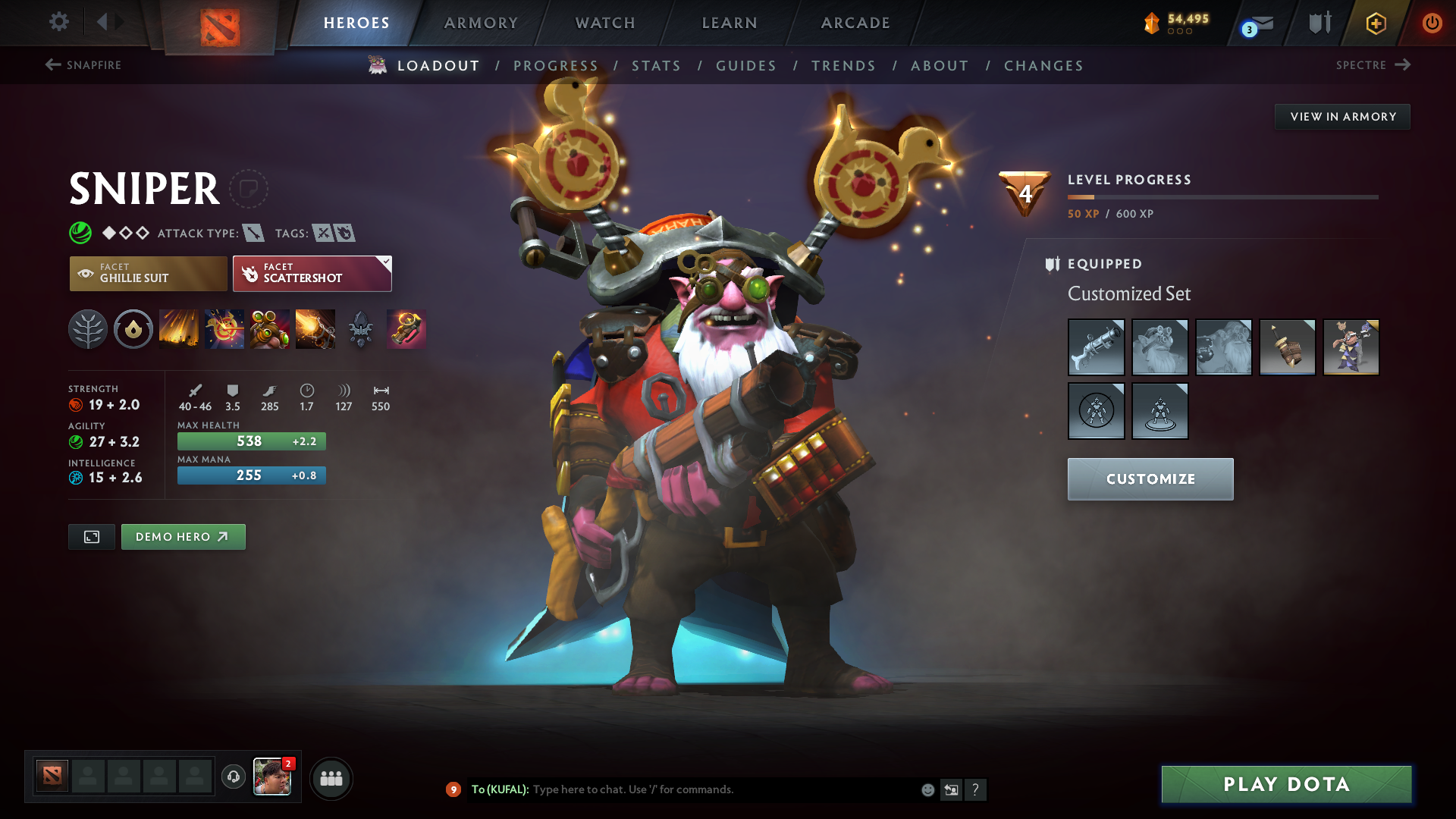Click the settings gear in the top-left
Viewport: 1456px width, 819px height.
(x=59, y=23)
